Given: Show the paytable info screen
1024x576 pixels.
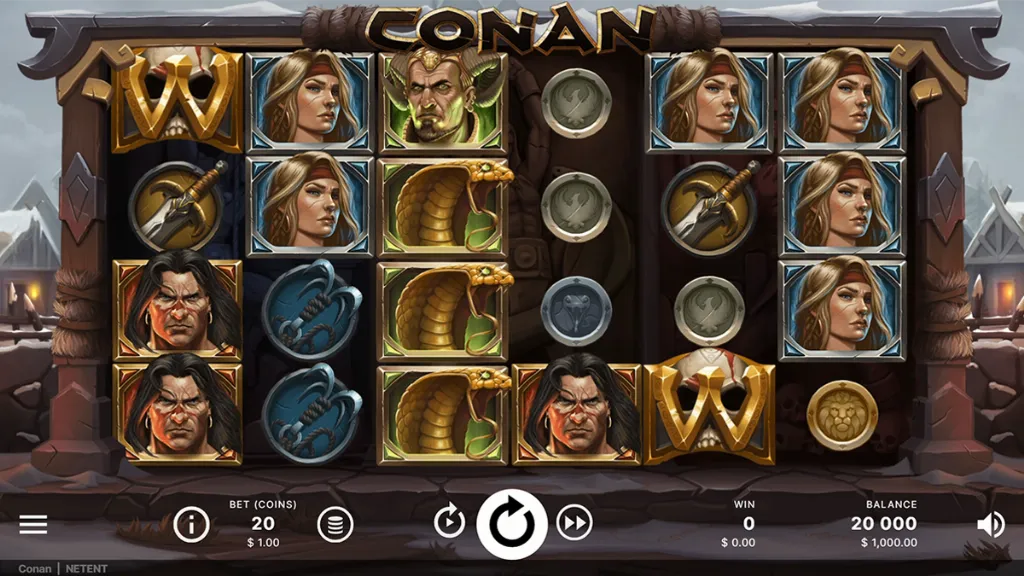Looking at the screenshot, I should 191,523.
